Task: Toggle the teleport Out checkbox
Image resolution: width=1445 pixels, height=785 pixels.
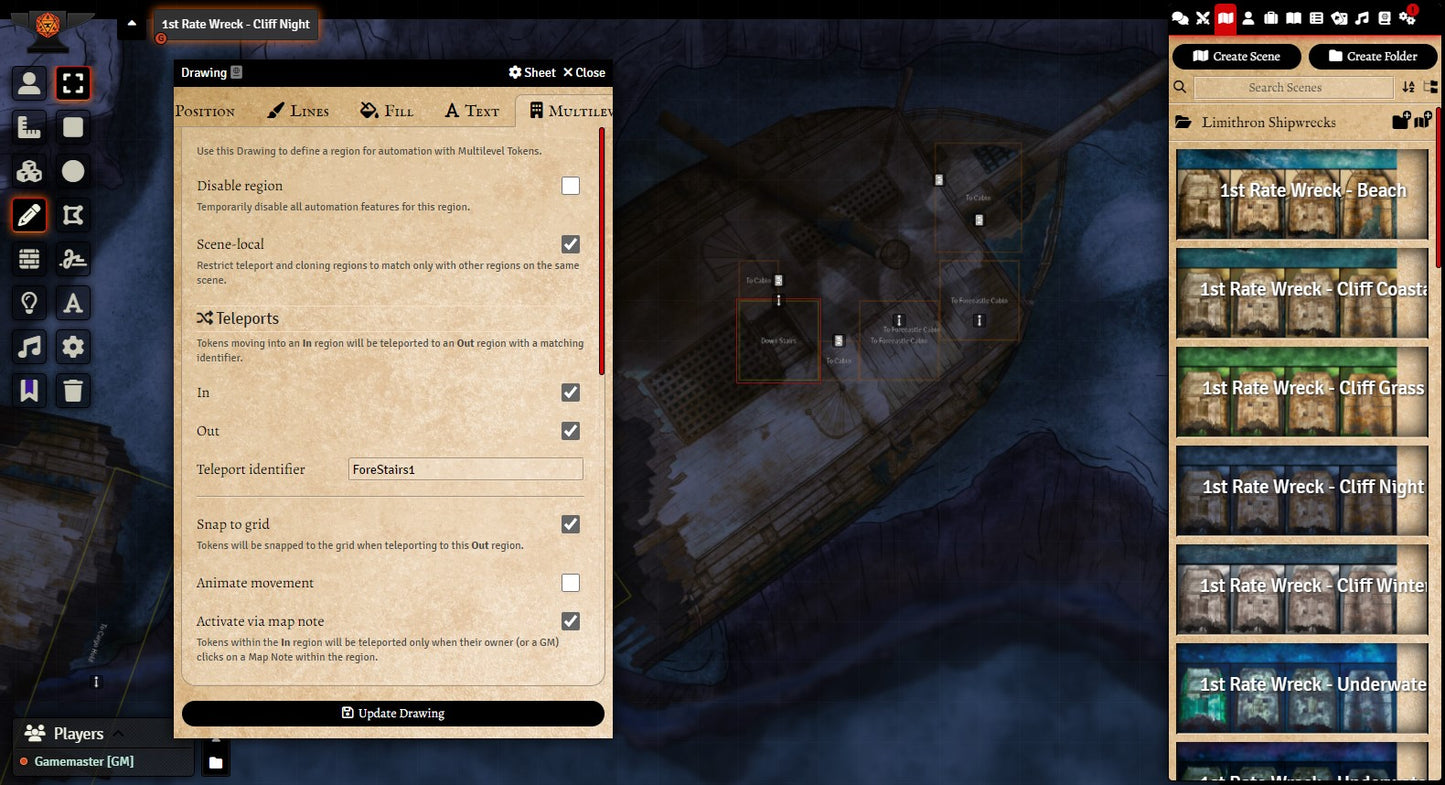Action: pos(570,431)
